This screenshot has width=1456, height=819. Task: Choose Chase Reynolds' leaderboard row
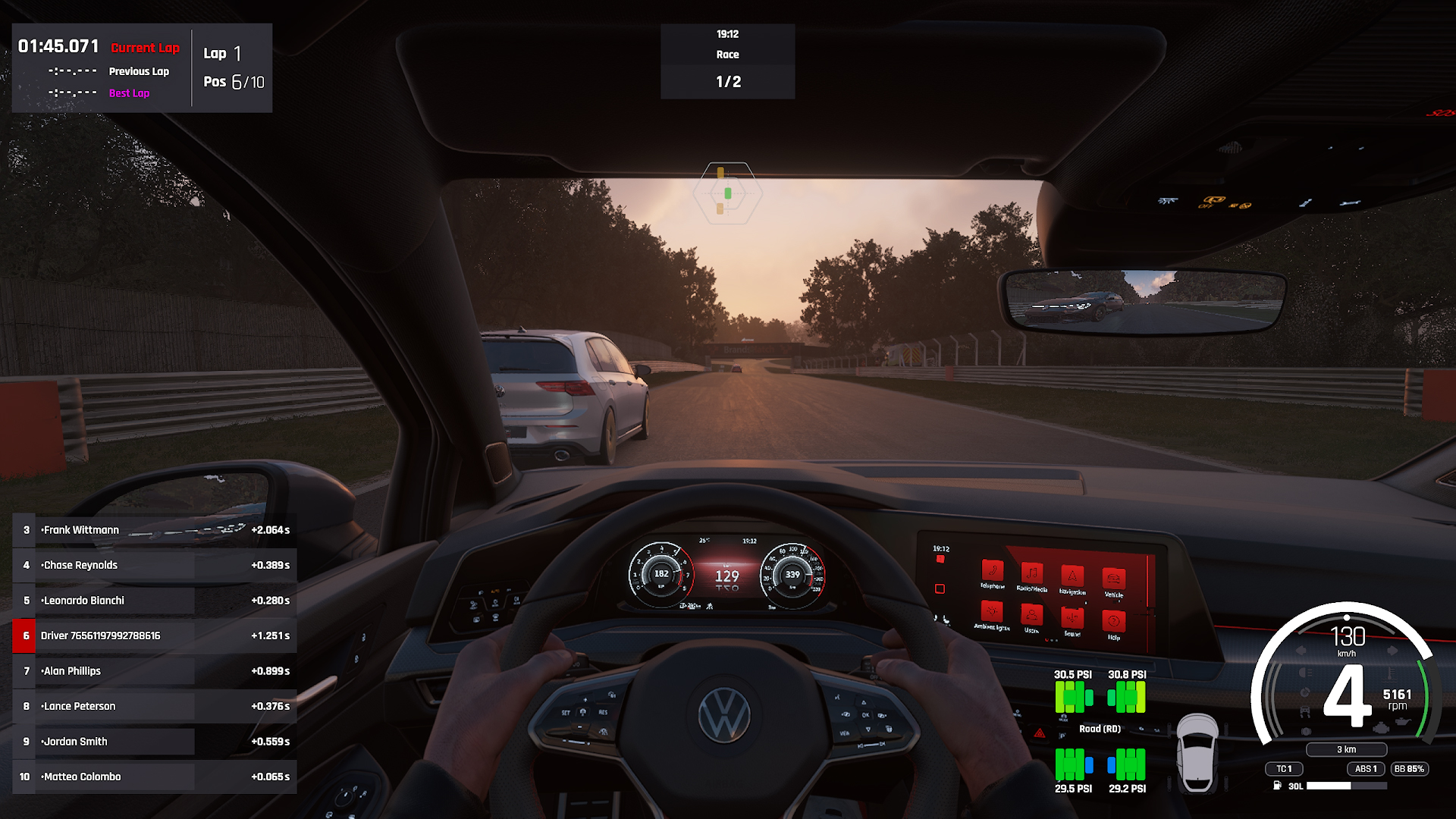tap(154, 565)
